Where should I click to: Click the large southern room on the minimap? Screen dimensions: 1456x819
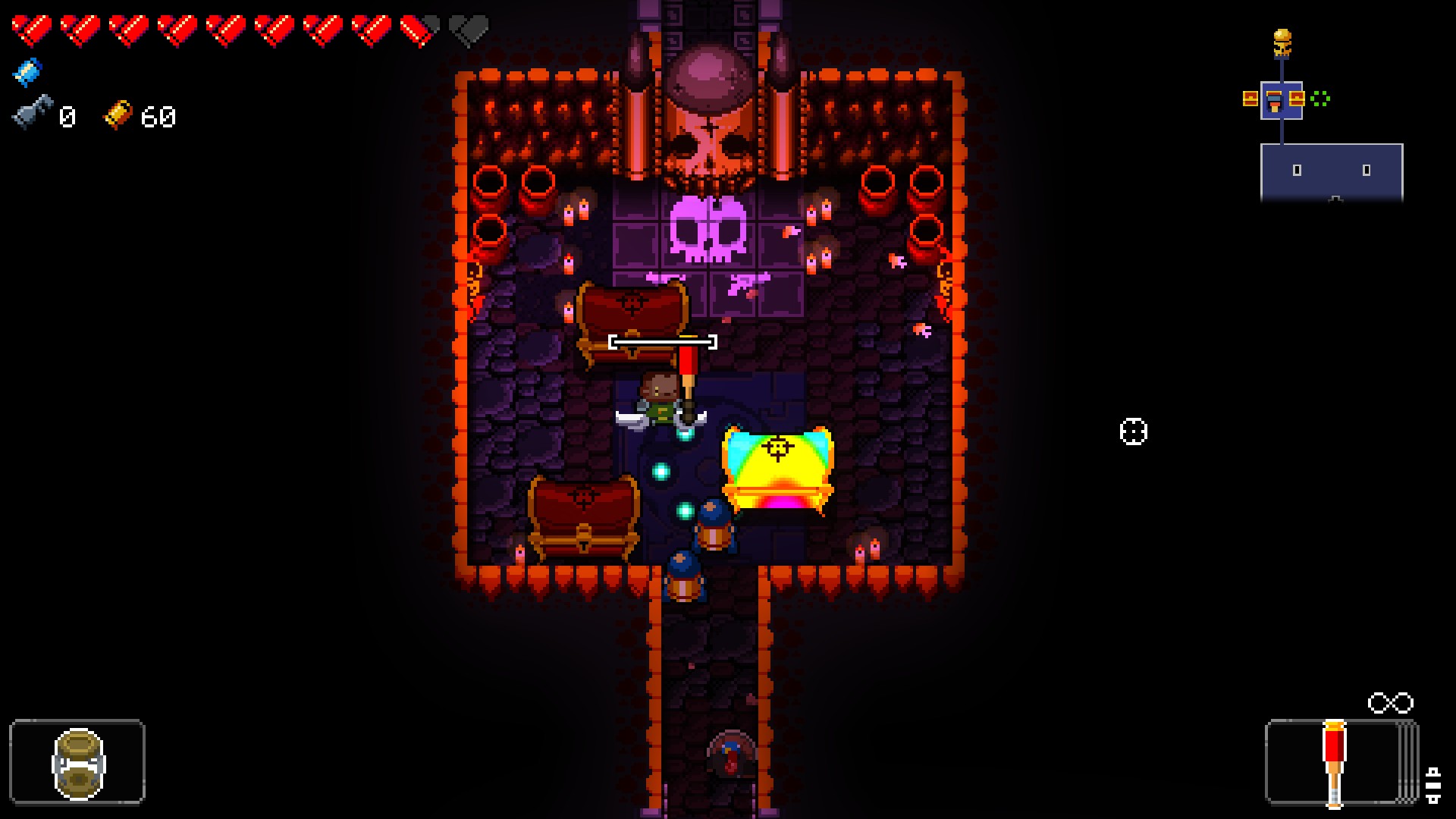point(1332,172)
